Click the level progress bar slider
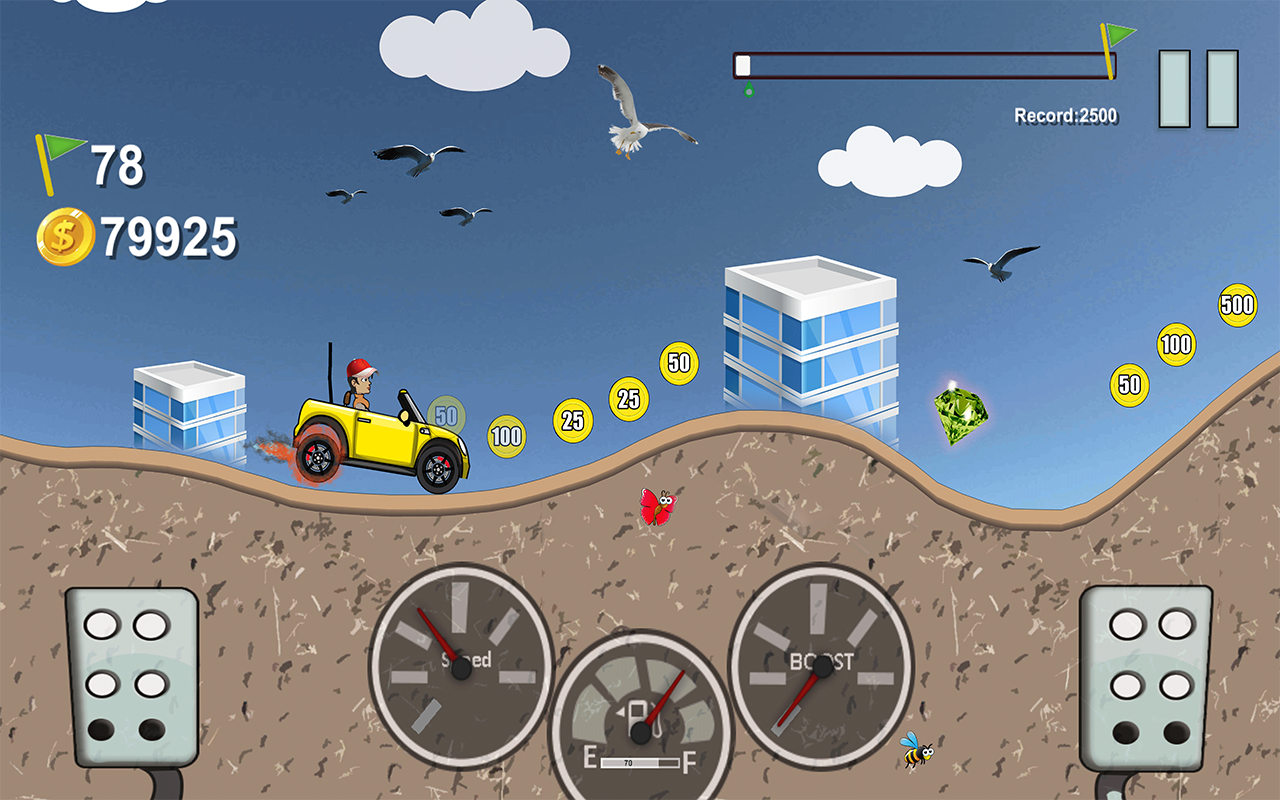1280x800 pixels. [743, 64]
